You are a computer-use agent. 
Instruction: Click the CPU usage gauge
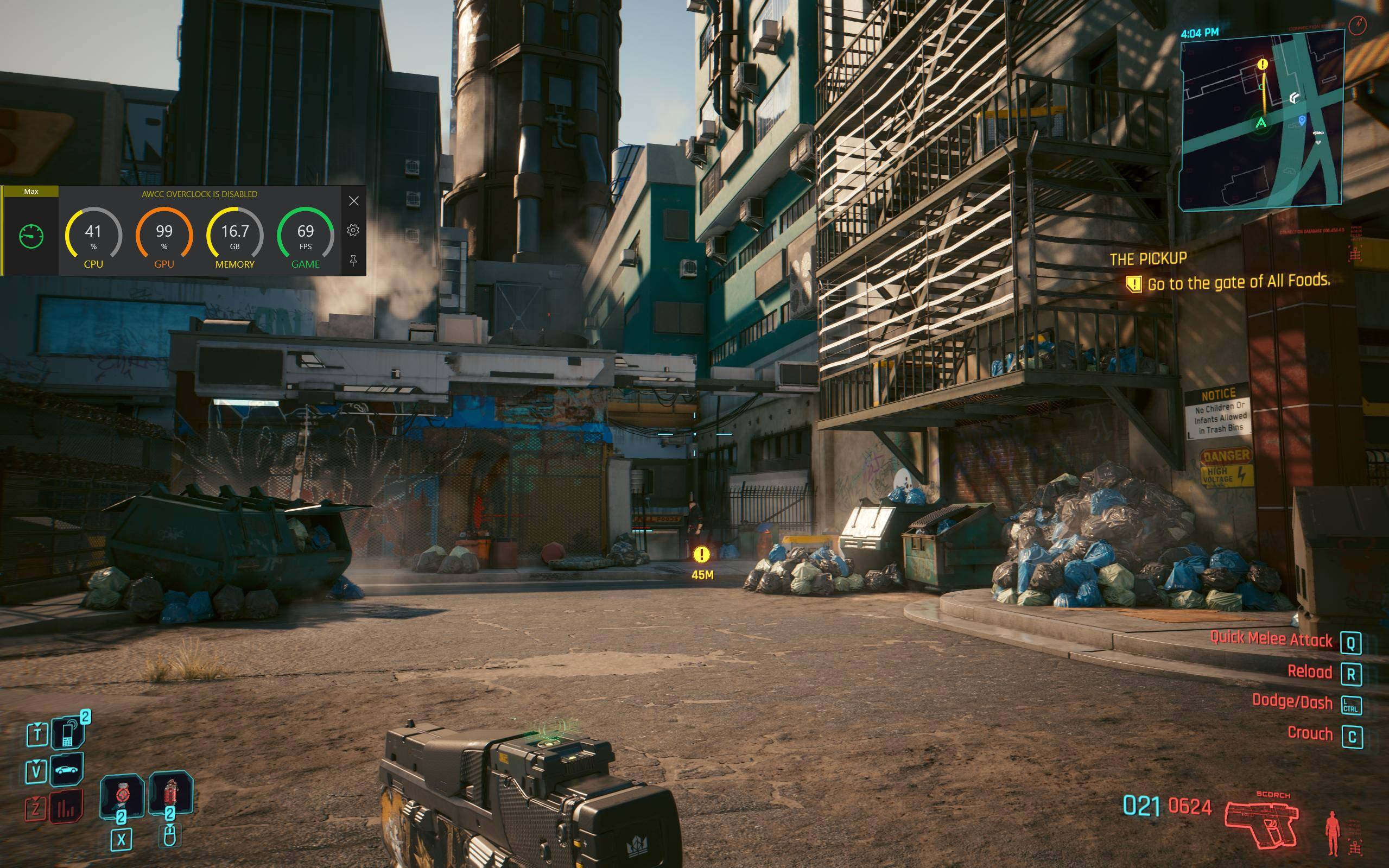click(93, 237)
